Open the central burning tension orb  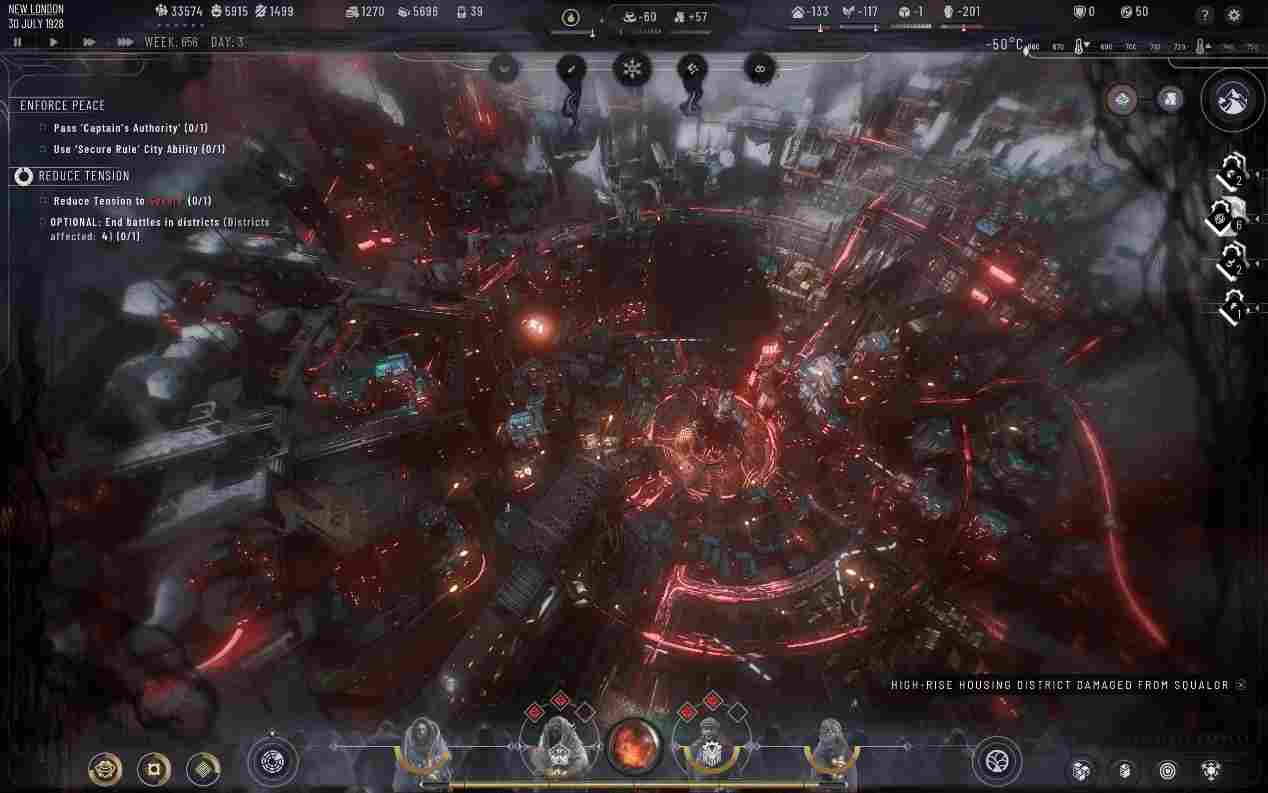click(634, 746)
